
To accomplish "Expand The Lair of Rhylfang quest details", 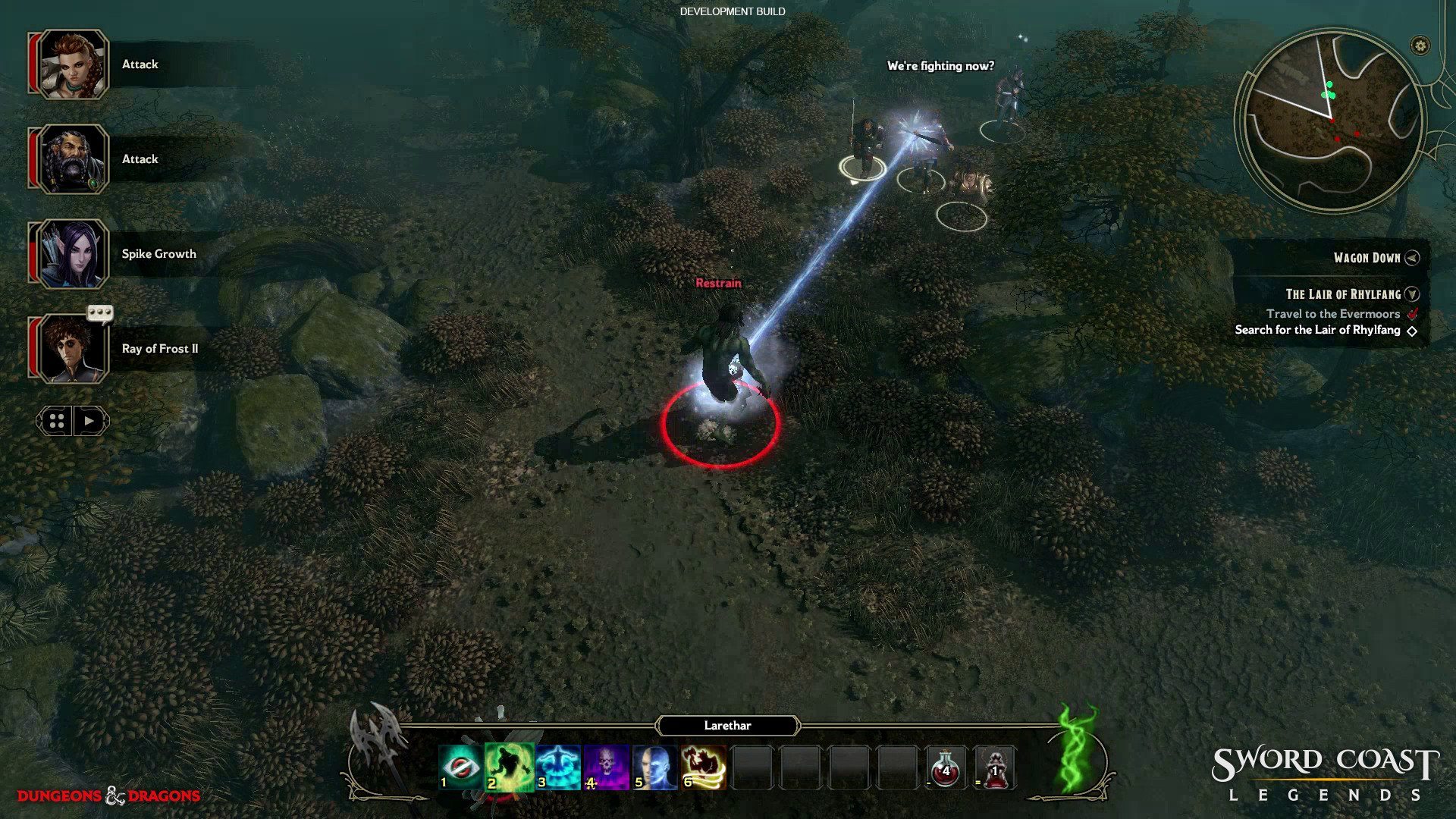I will coord(1410,294).
